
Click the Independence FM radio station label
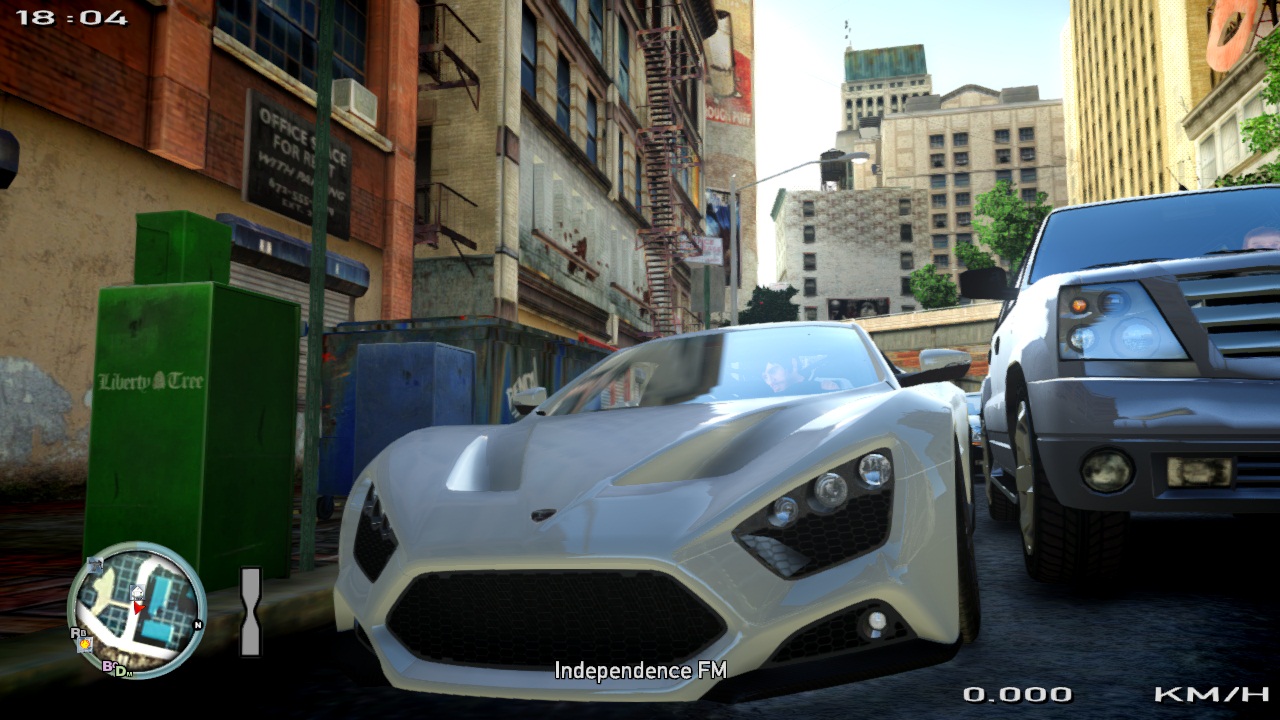(640, 670)
